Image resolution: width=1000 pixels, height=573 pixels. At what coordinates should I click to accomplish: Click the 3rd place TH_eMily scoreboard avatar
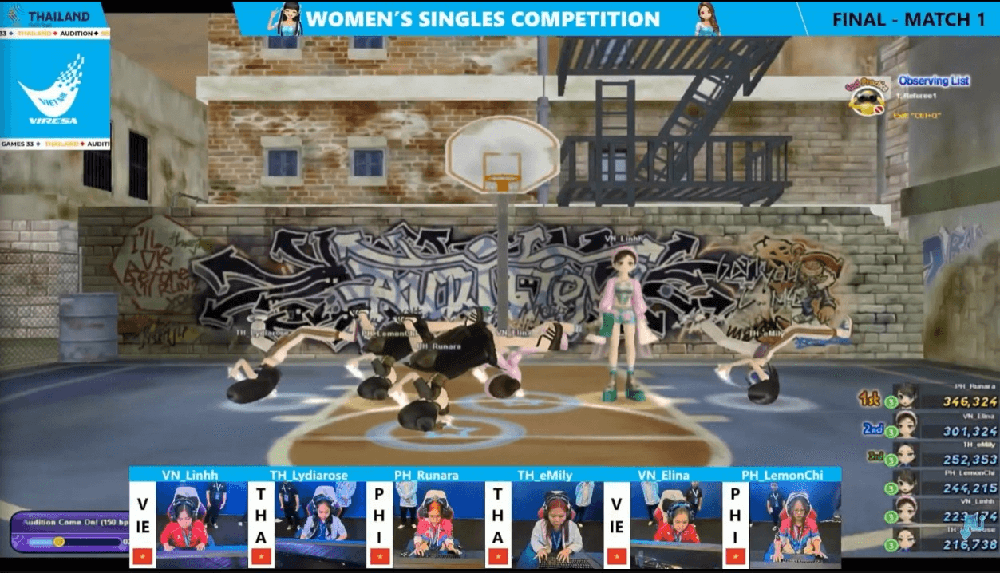point(906,453)
